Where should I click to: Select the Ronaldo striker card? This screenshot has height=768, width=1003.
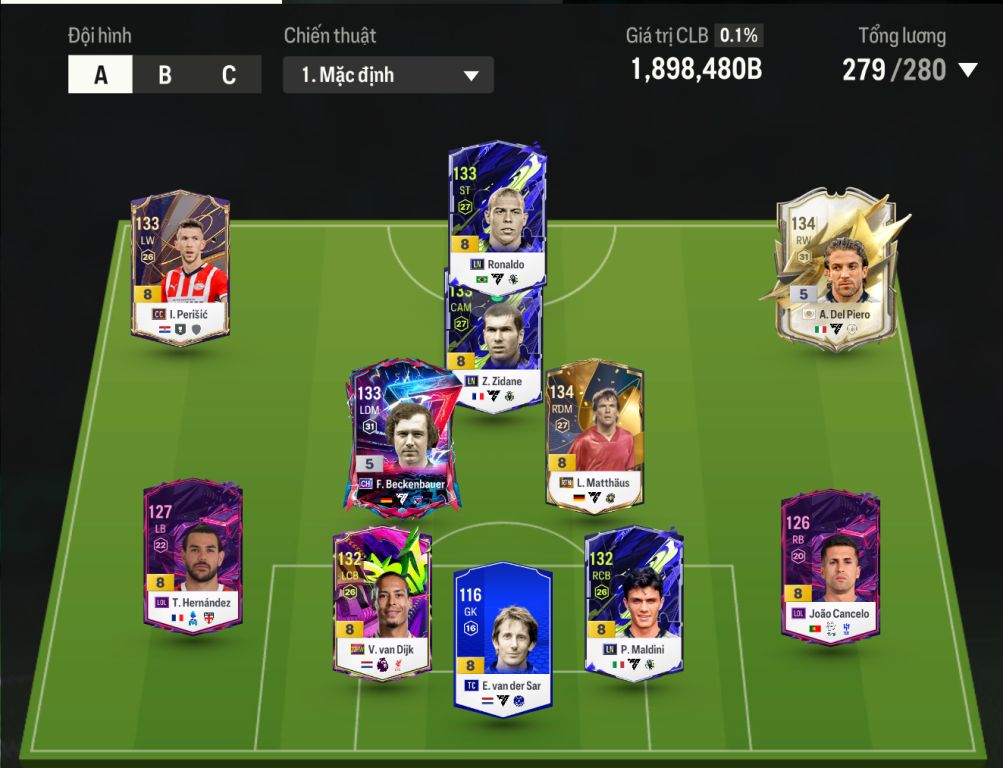point(496,213)
